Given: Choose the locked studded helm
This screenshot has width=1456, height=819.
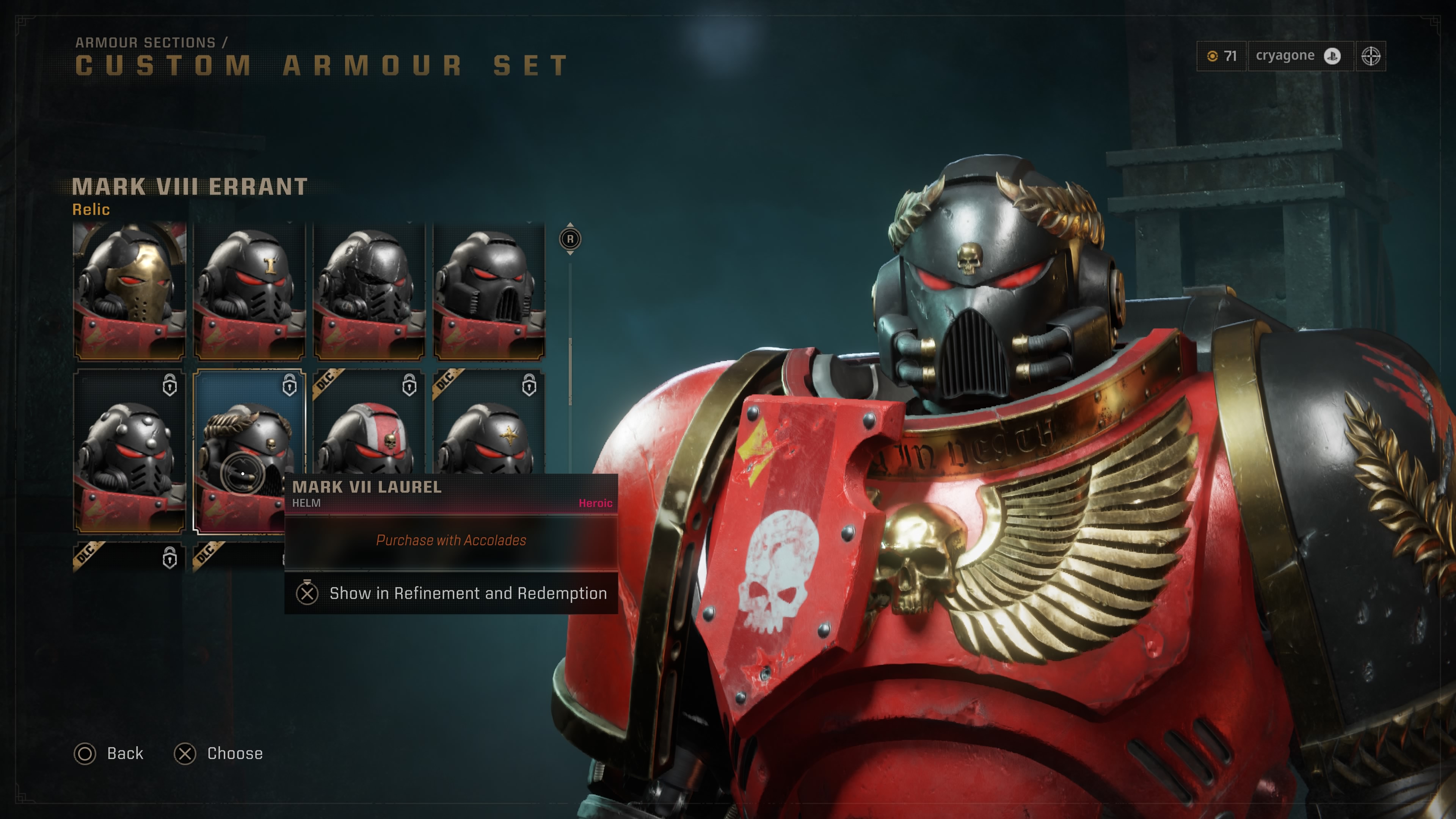Looking at the screenshot, I should click(x=129, y=452).
